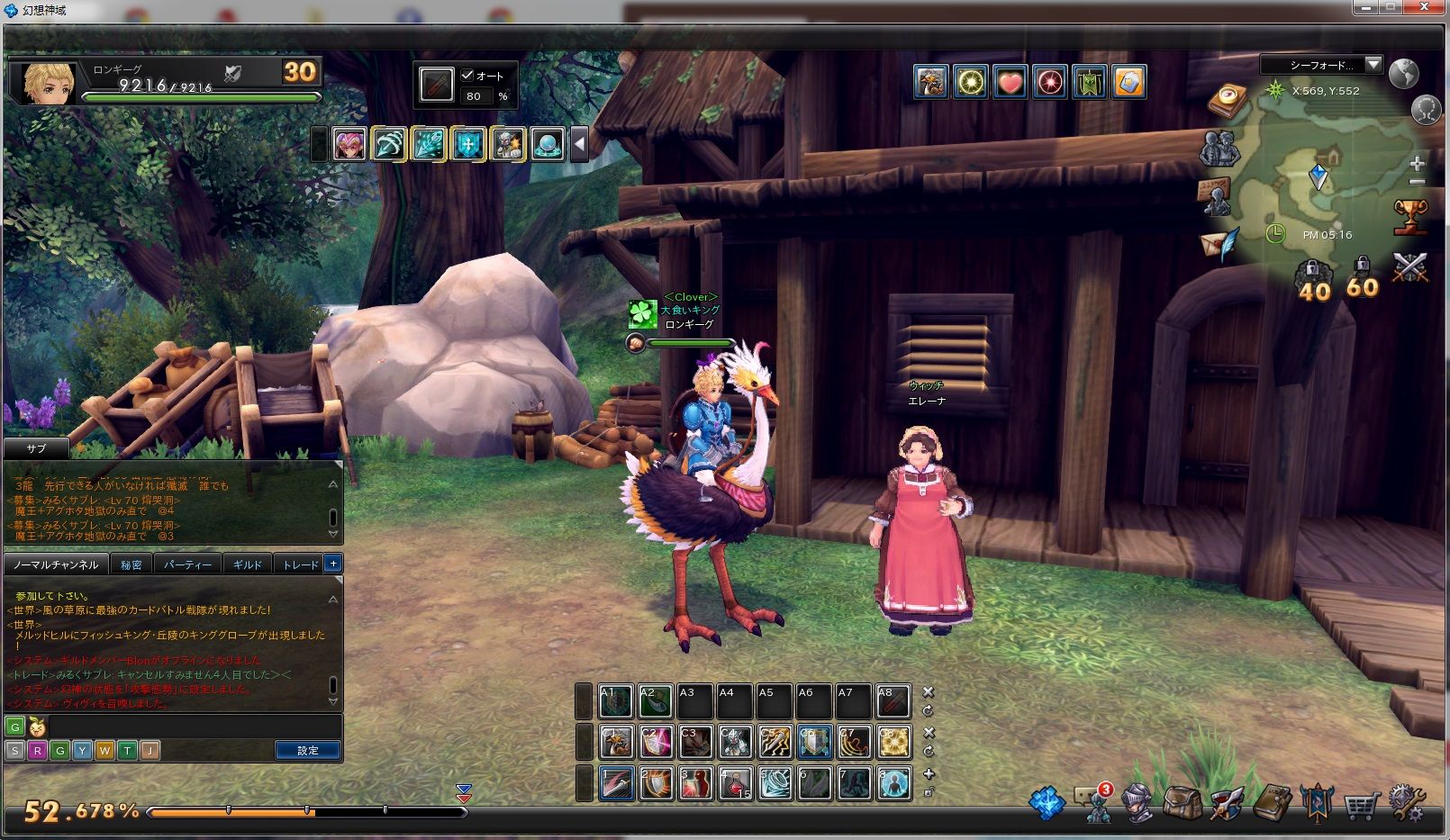Open the world map globe icon

(x=1403, y=73)
